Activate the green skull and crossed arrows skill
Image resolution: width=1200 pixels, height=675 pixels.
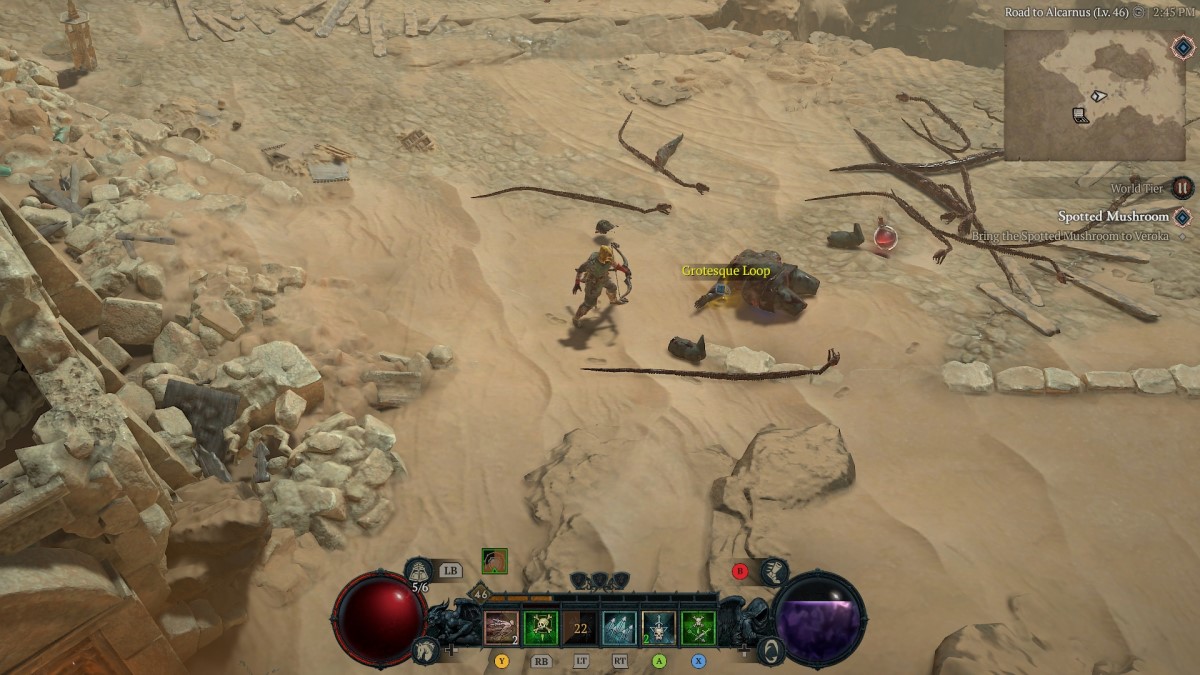pos(698,628)
